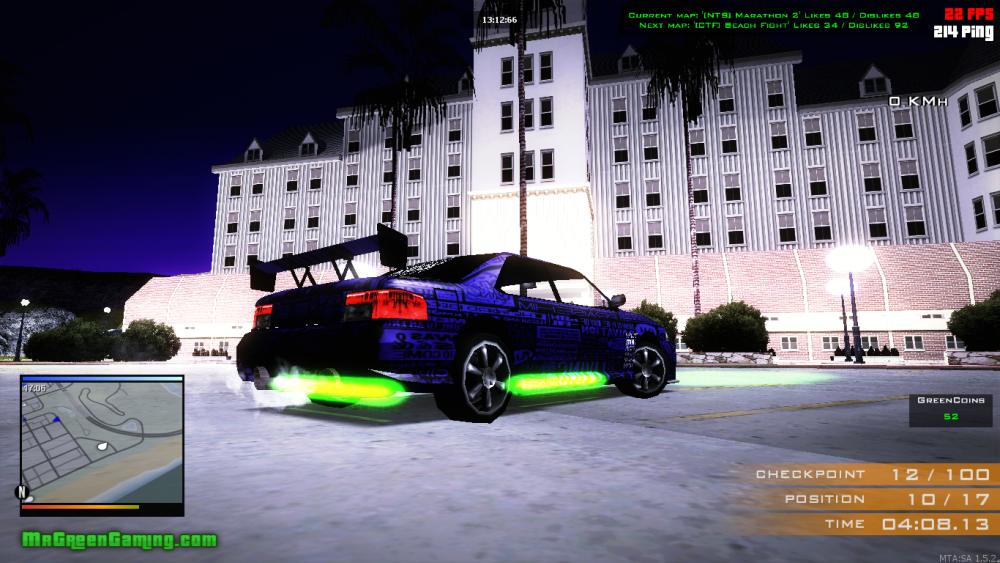Select the north compass marker on the minimap
This screenshot has width=1000, height=563.
point(21,492)
